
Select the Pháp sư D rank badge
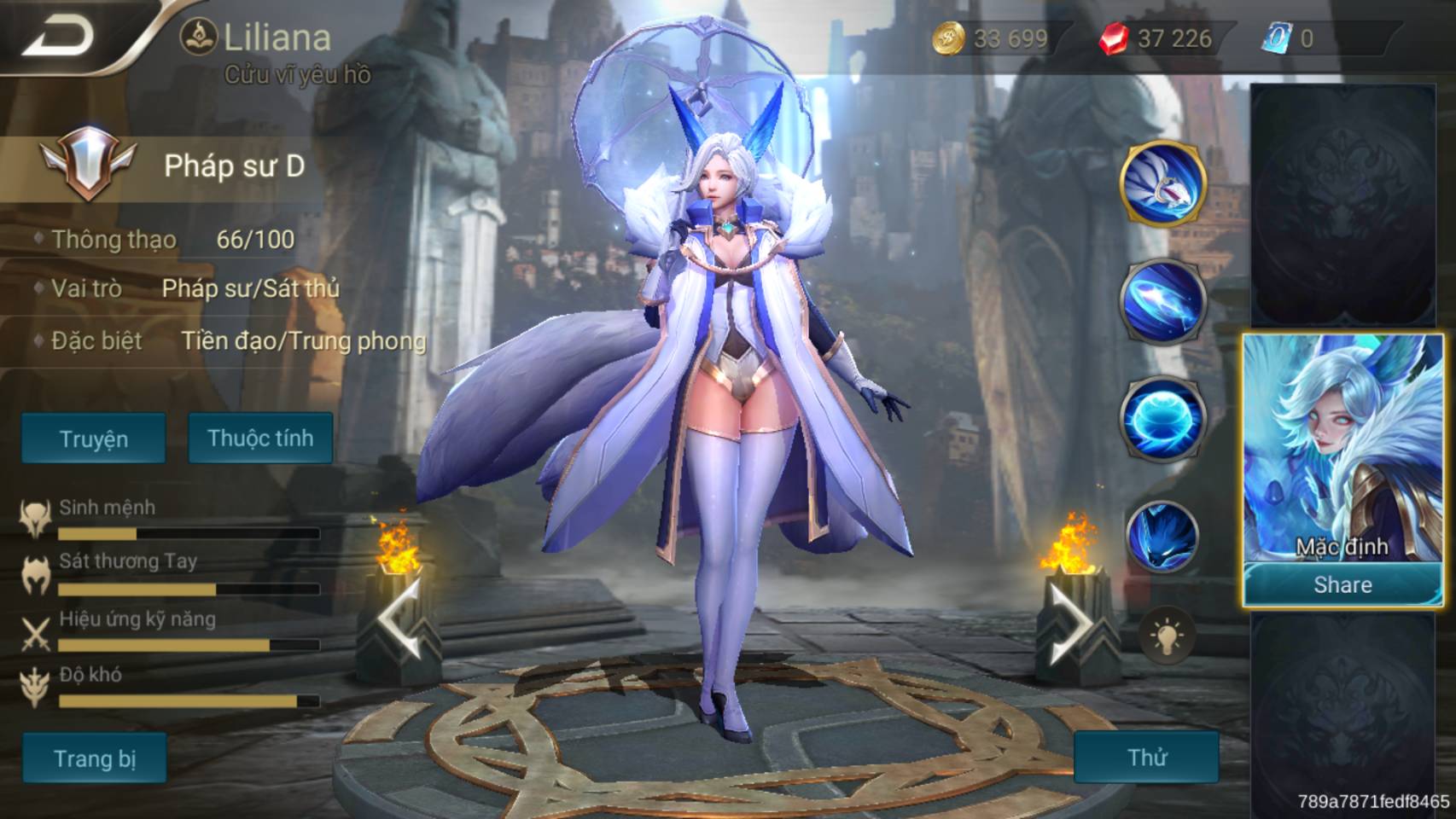pos(86,163)
